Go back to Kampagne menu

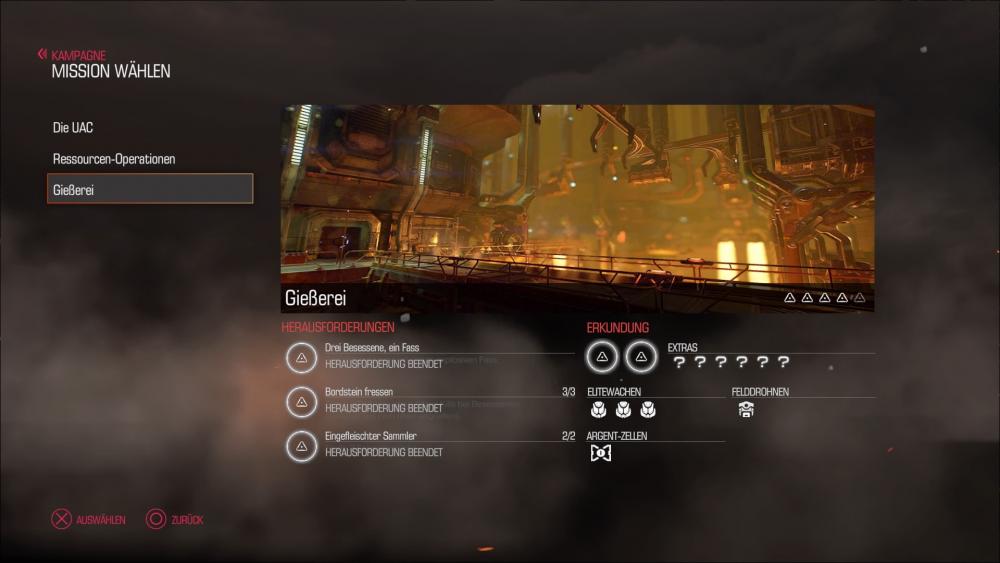(72, 55)
